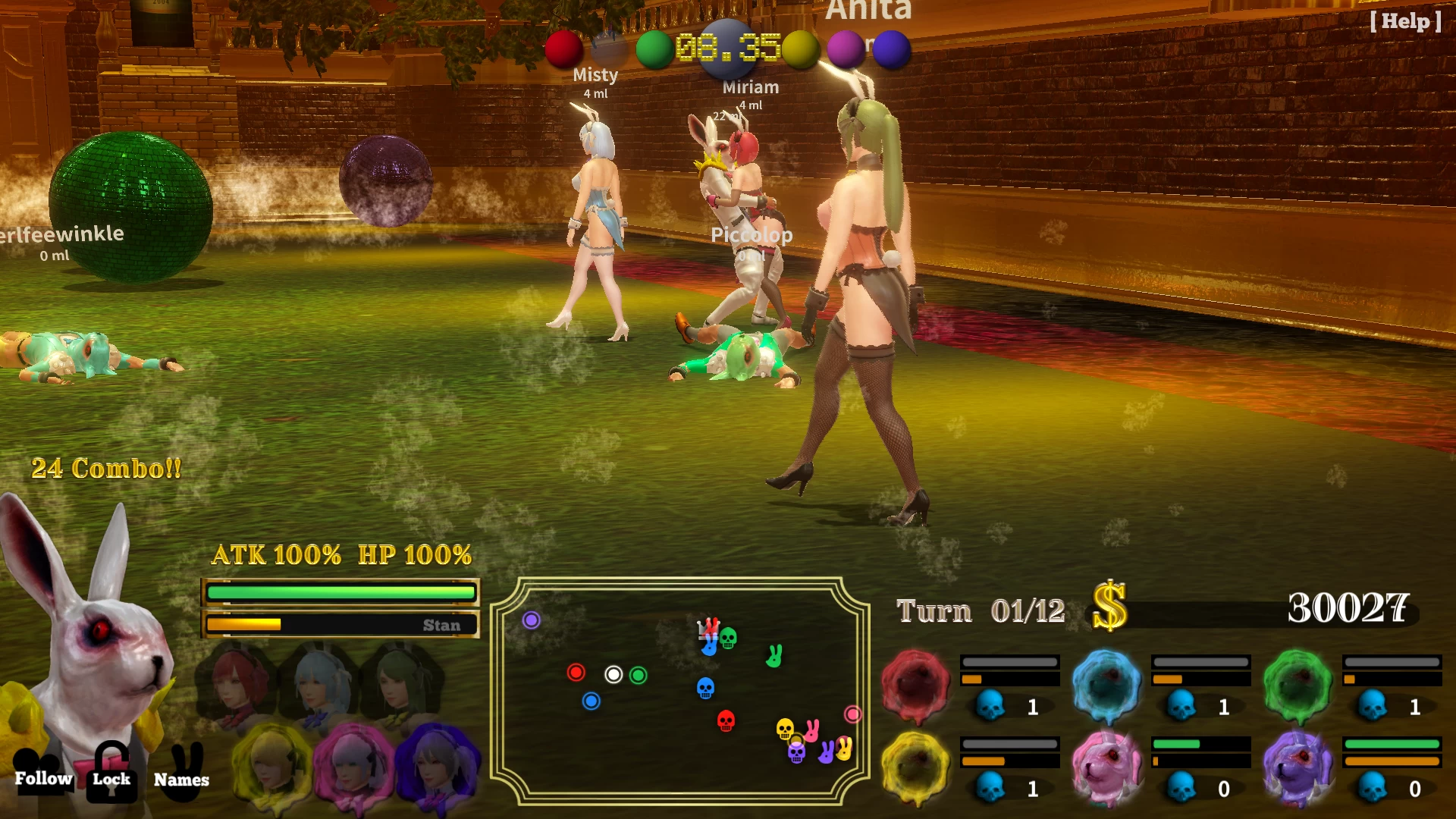Toggle the Follow camera mode

click(43, 778)
